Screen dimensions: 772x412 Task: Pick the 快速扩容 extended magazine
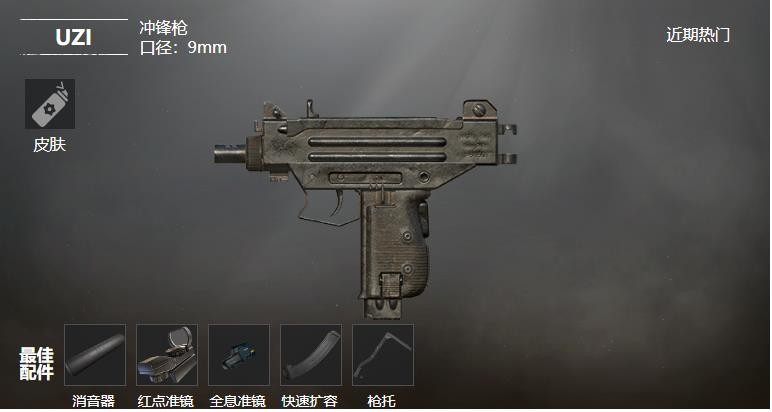tap(311, 355)
